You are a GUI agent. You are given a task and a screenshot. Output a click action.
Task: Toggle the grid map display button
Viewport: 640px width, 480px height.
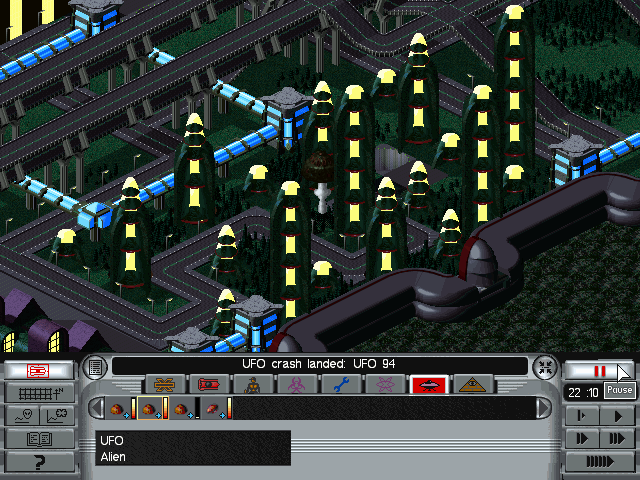39,392
